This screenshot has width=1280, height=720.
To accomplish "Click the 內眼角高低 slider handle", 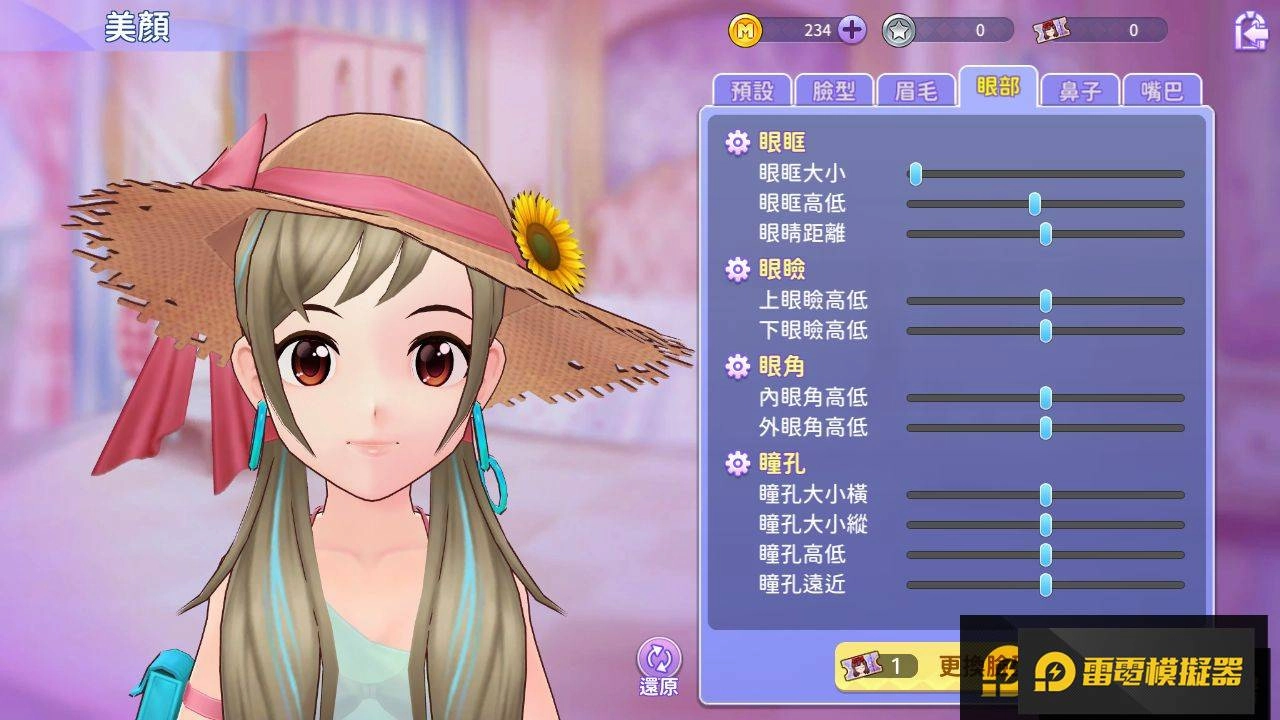I will 1046,398.
